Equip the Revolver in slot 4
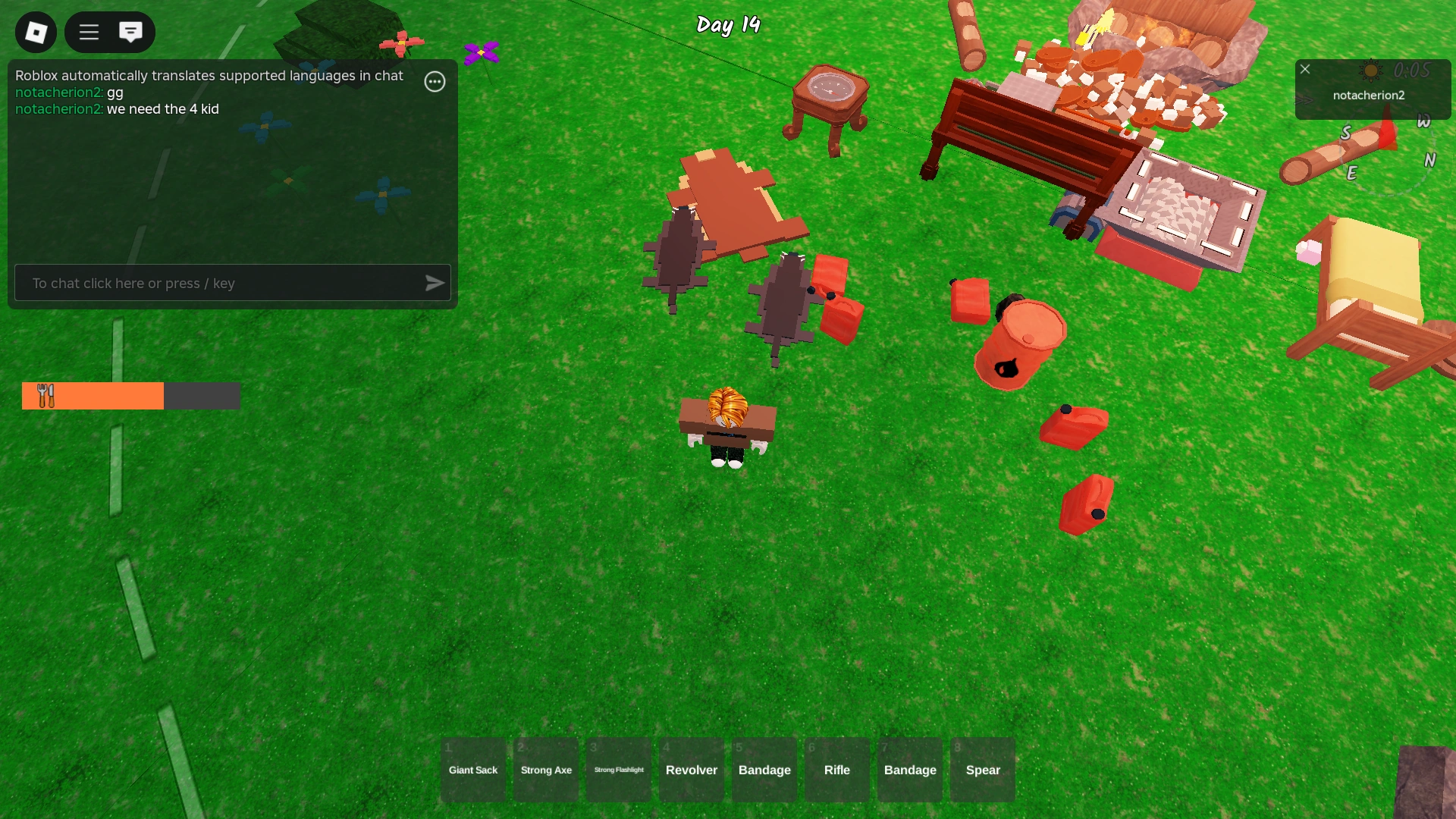Screen dimensions: 1456x819 [x=691, y=770]
